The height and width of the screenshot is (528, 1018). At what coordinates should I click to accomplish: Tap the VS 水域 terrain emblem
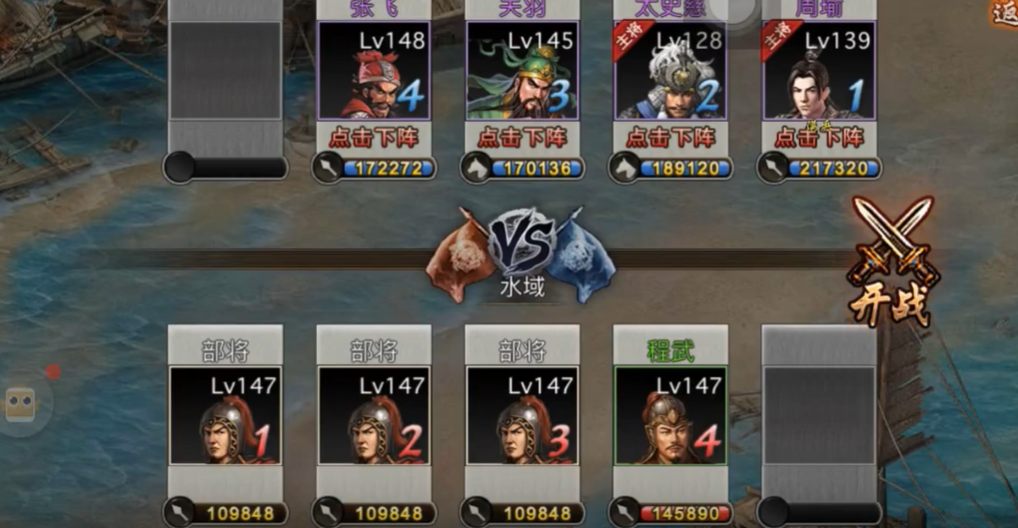522,252
